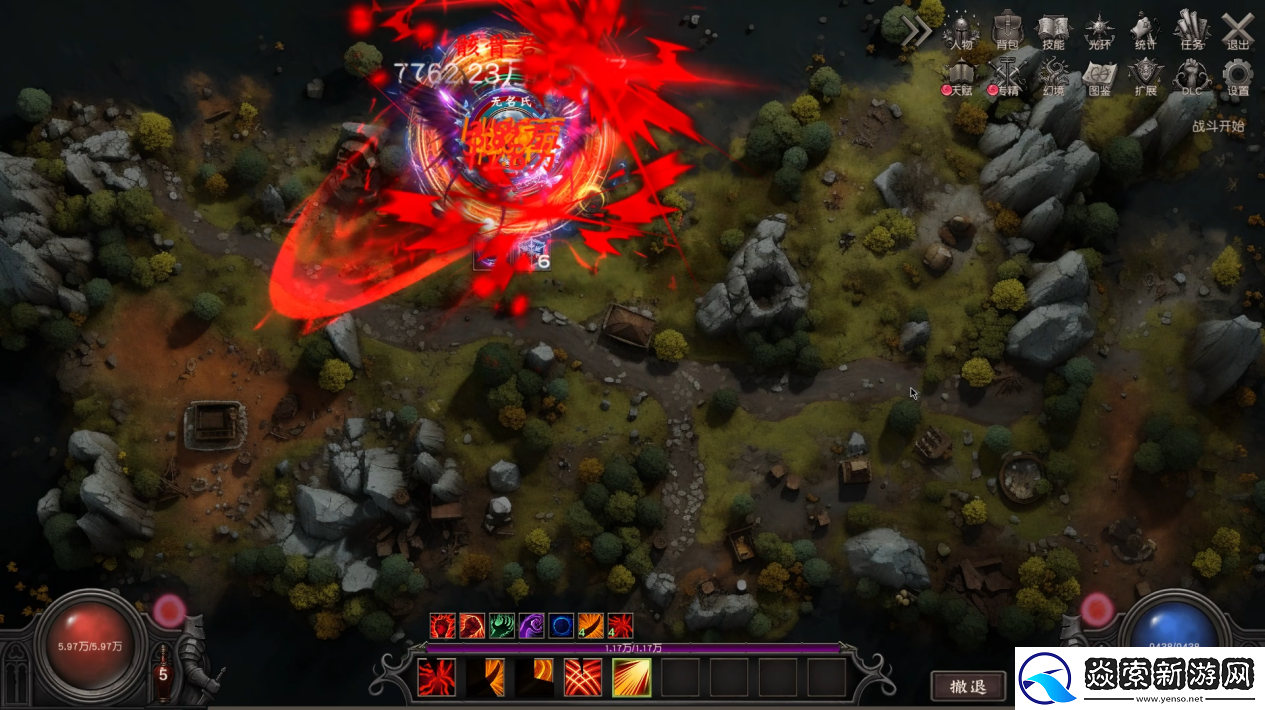Open the 扩展 expansion menu
This screenshot has height=710, width=1265.
pyautogui.click(x=1146, y=76)
